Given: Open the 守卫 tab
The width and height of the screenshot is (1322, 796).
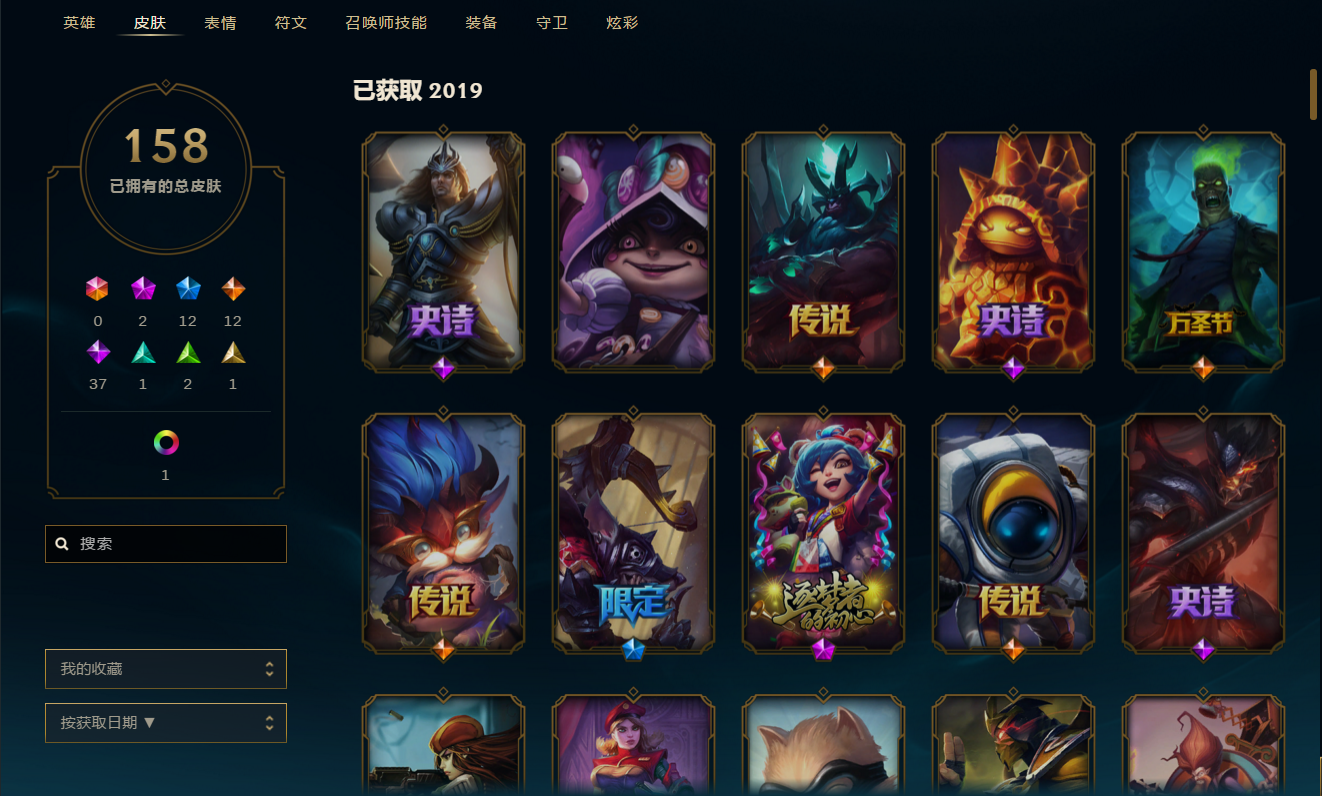Looking at the screenshot, I should coord(551,22).
